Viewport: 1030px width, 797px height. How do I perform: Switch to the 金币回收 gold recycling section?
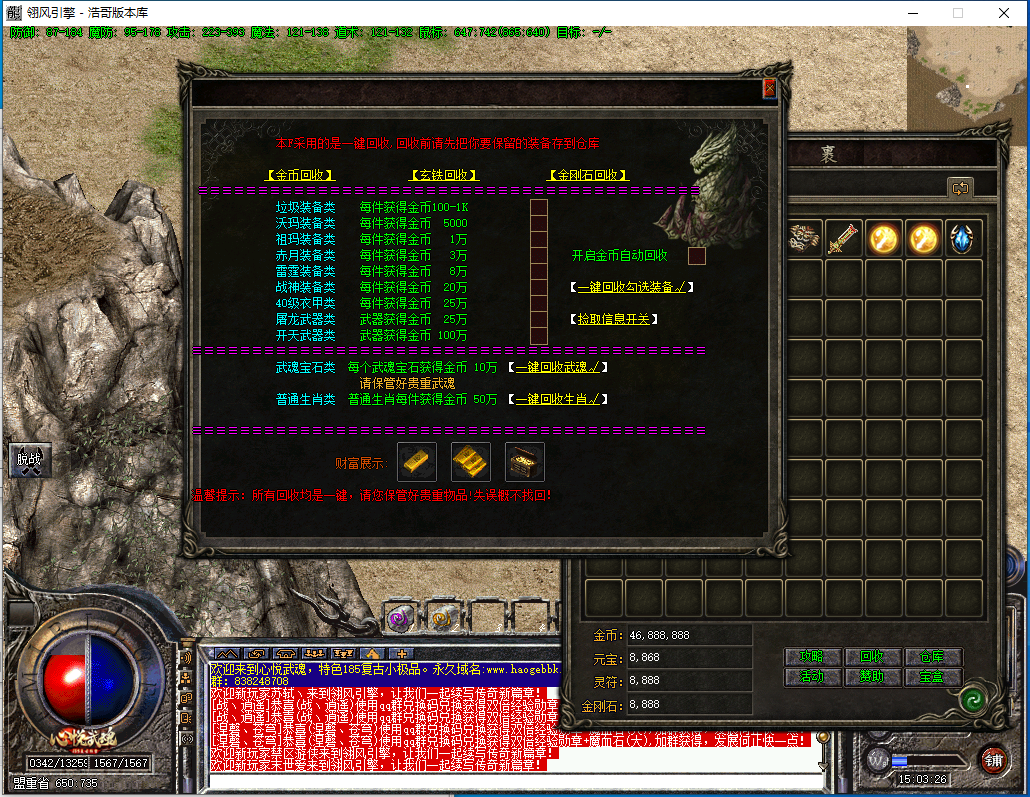click(300, 175)
